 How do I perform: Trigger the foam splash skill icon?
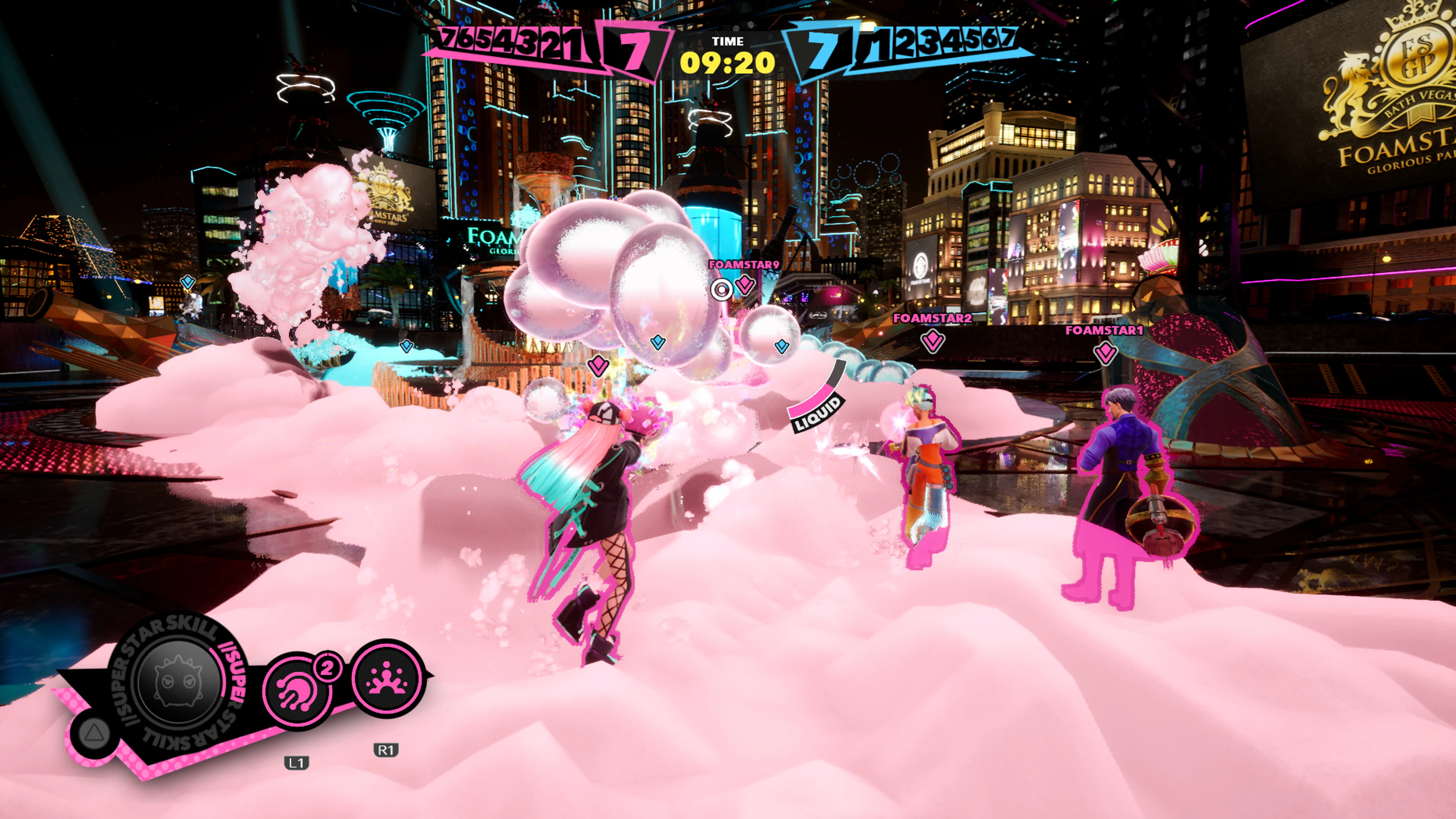388,679
